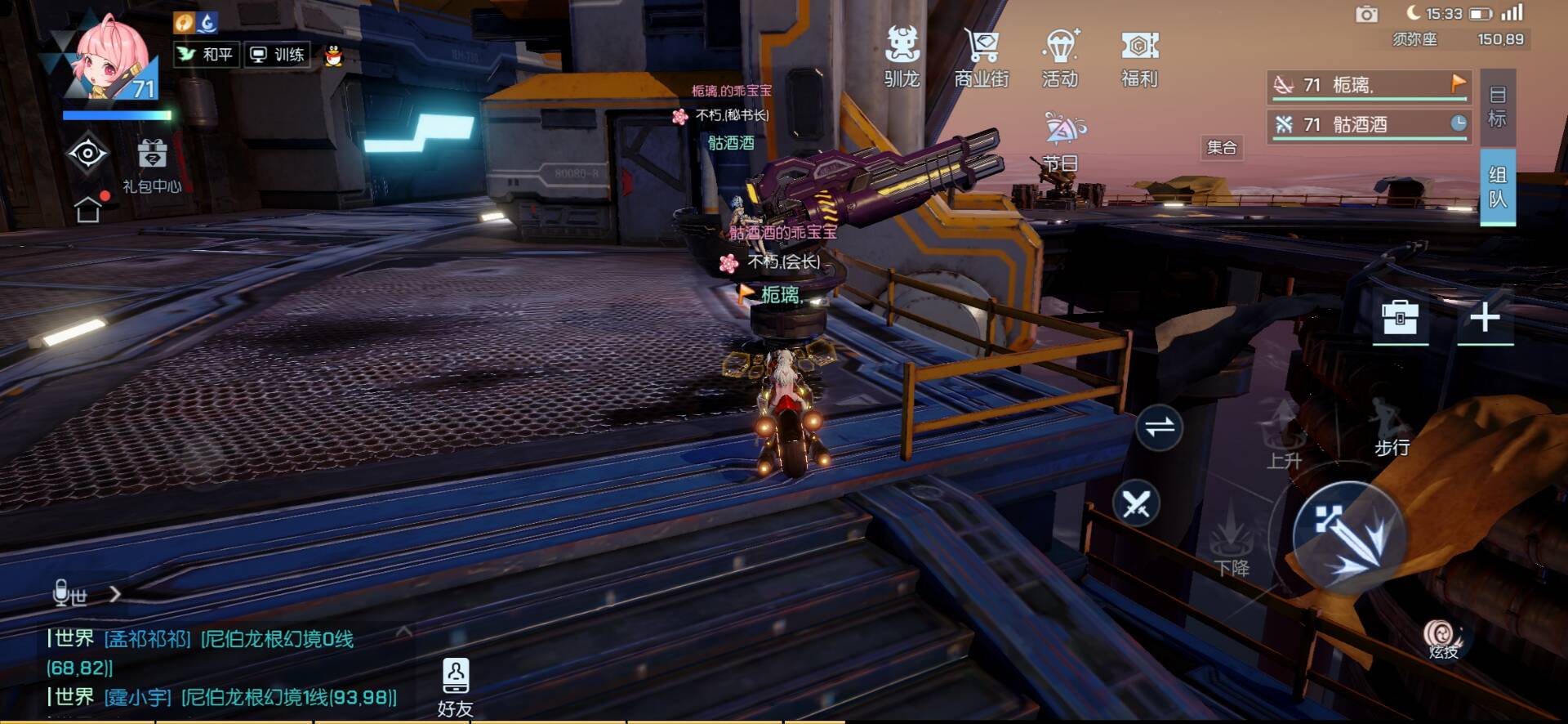Select team member 骷酒酒 in the party list

1369,124
